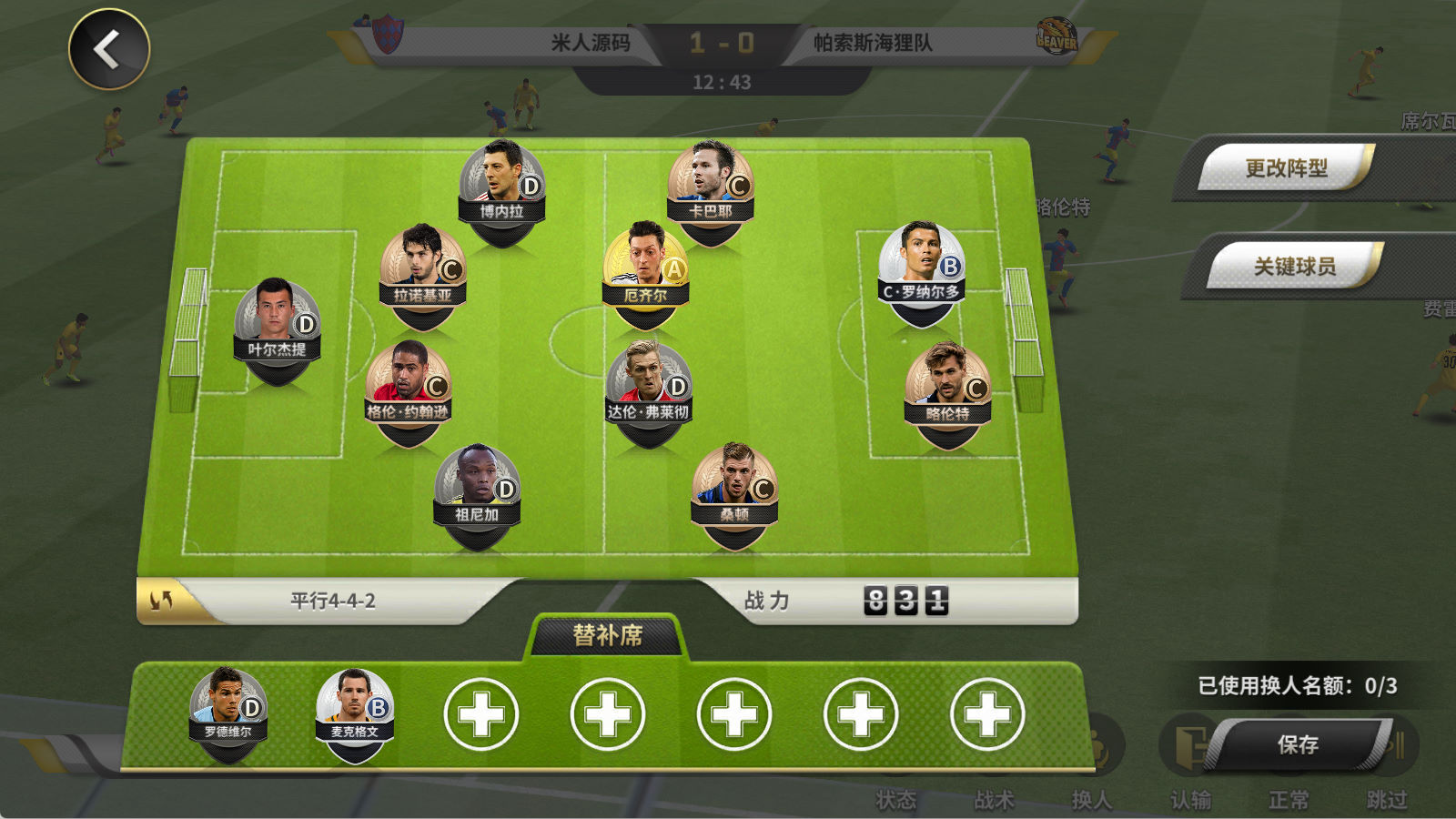Save lineup with the 保存 button

pos(1298,744)
